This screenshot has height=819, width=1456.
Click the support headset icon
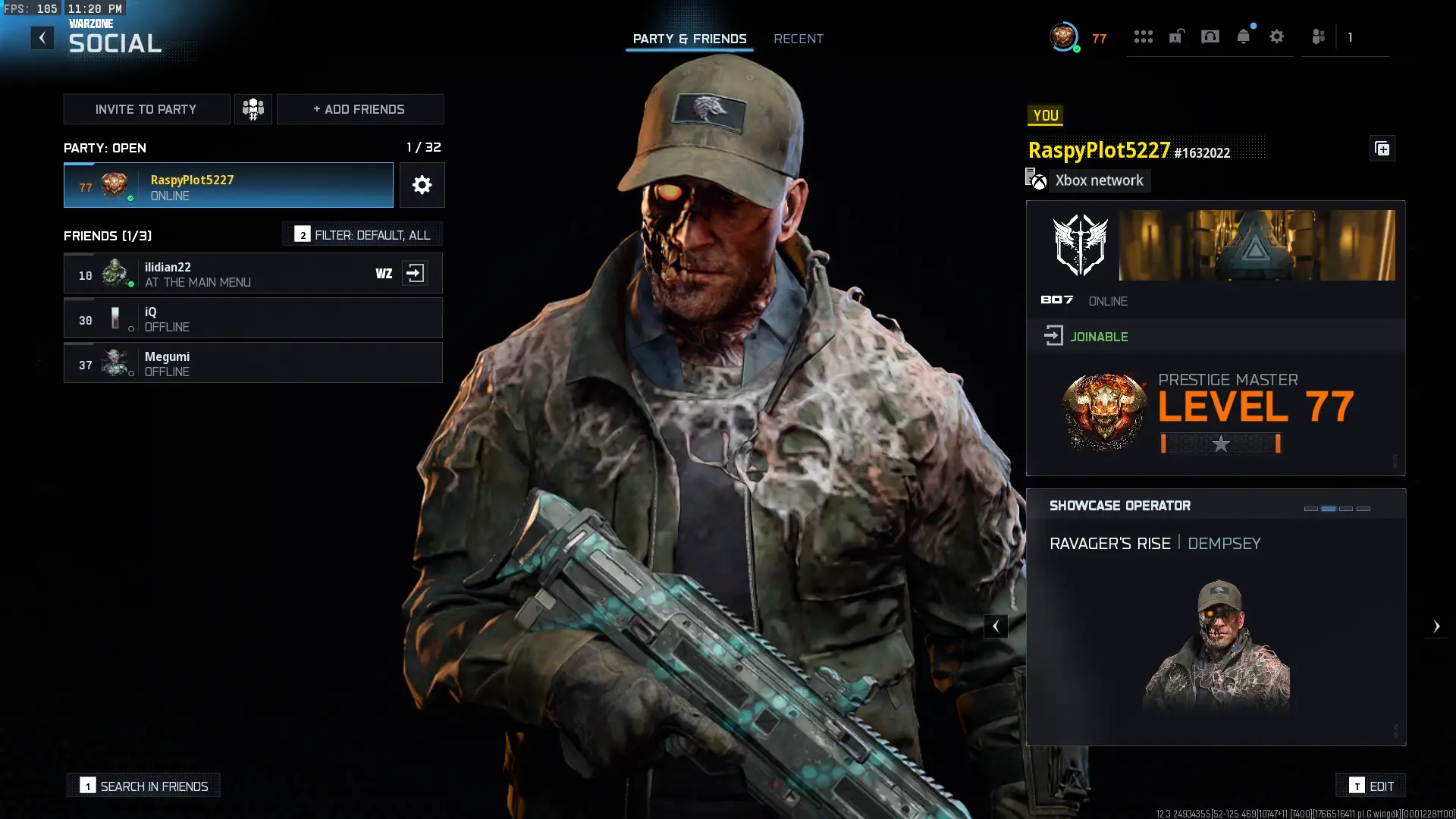coord(1210,36)
